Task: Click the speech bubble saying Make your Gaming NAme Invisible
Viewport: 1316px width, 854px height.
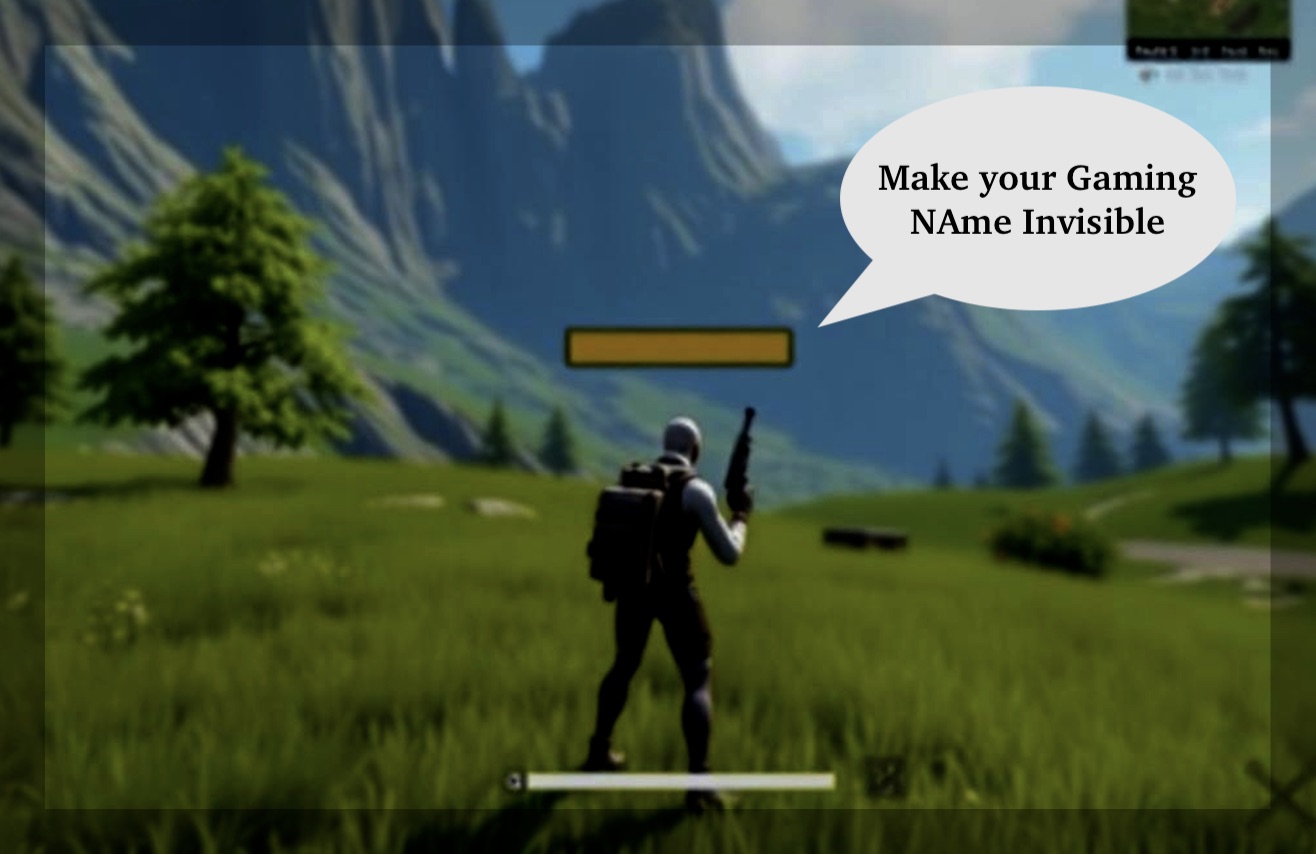Action: point(1035,200)
